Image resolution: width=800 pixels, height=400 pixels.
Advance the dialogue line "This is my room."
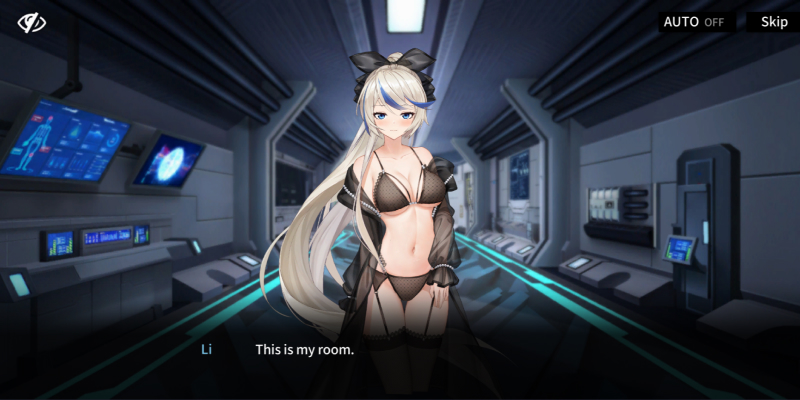(x=304, y=350)
